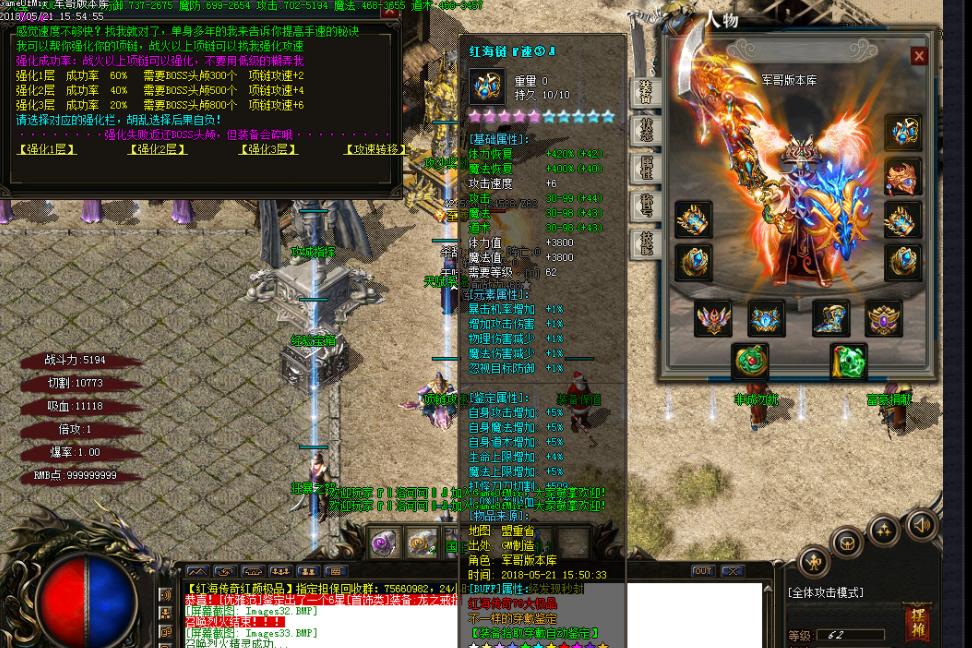Click the green jade medallion slot

coord(750,361)
